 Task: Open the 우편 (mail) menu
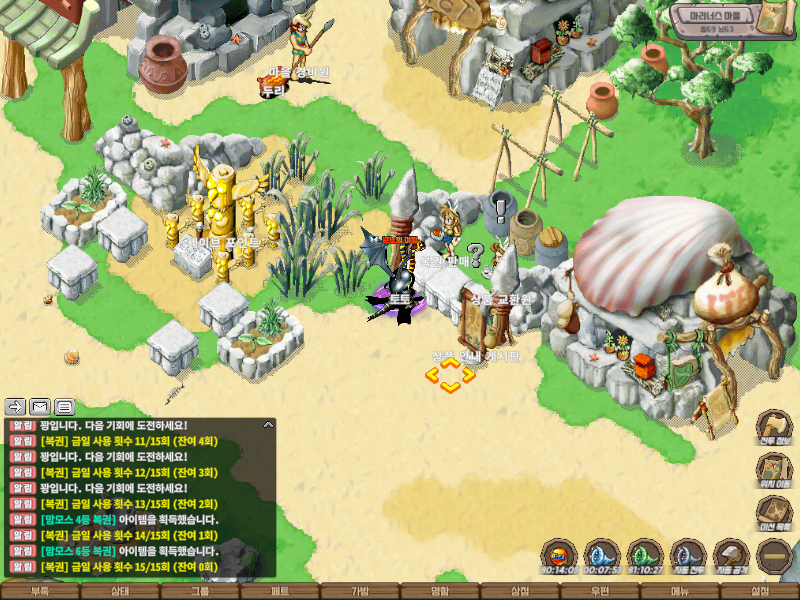pyautogui.click(x=600, y=591)
